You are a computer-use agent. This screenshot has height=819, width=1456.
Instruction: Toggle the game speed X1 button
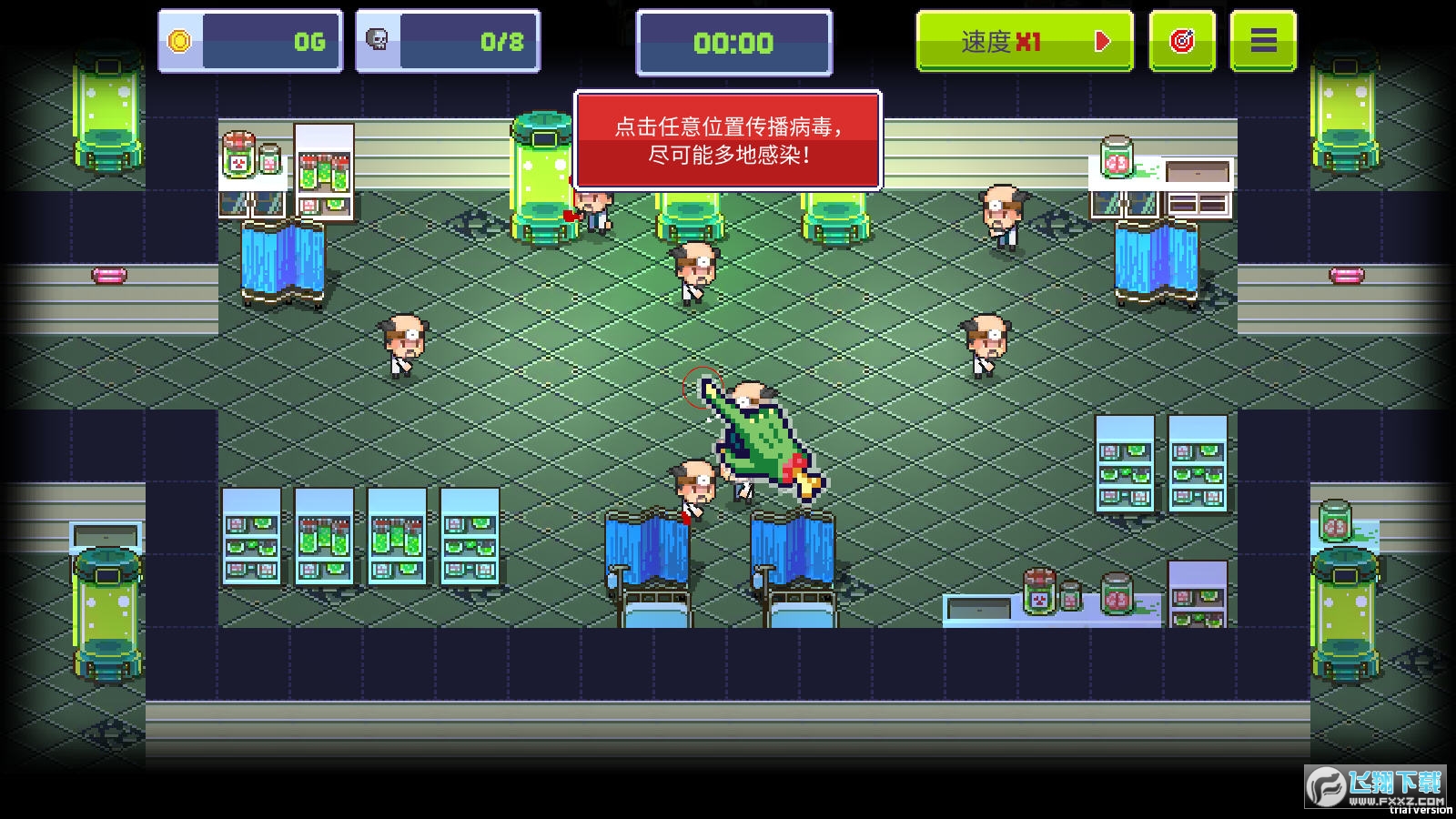pyautogui.click(x=1024, y=41)
